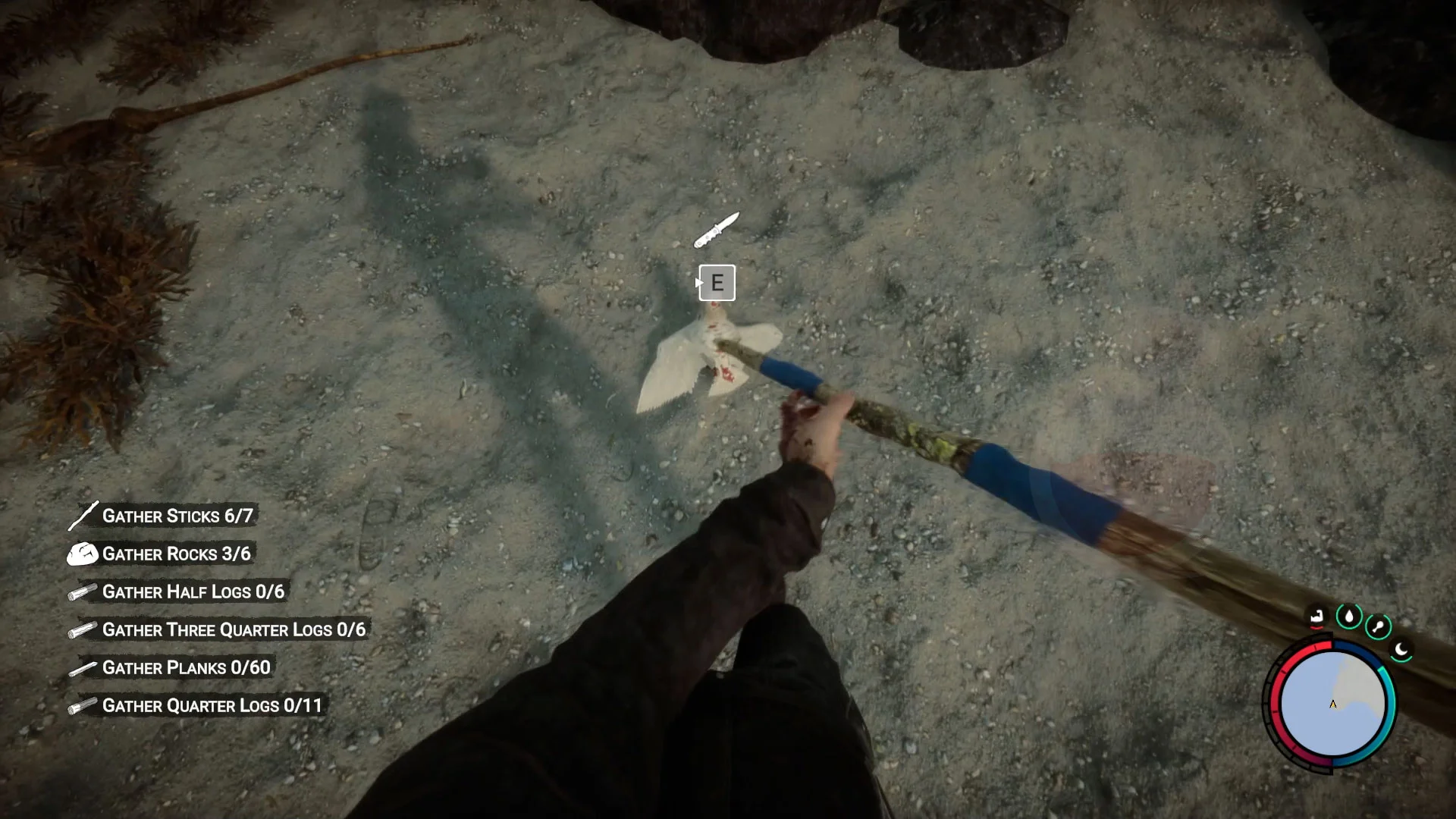Click the Gather Half Logs objective

point(193,592)
